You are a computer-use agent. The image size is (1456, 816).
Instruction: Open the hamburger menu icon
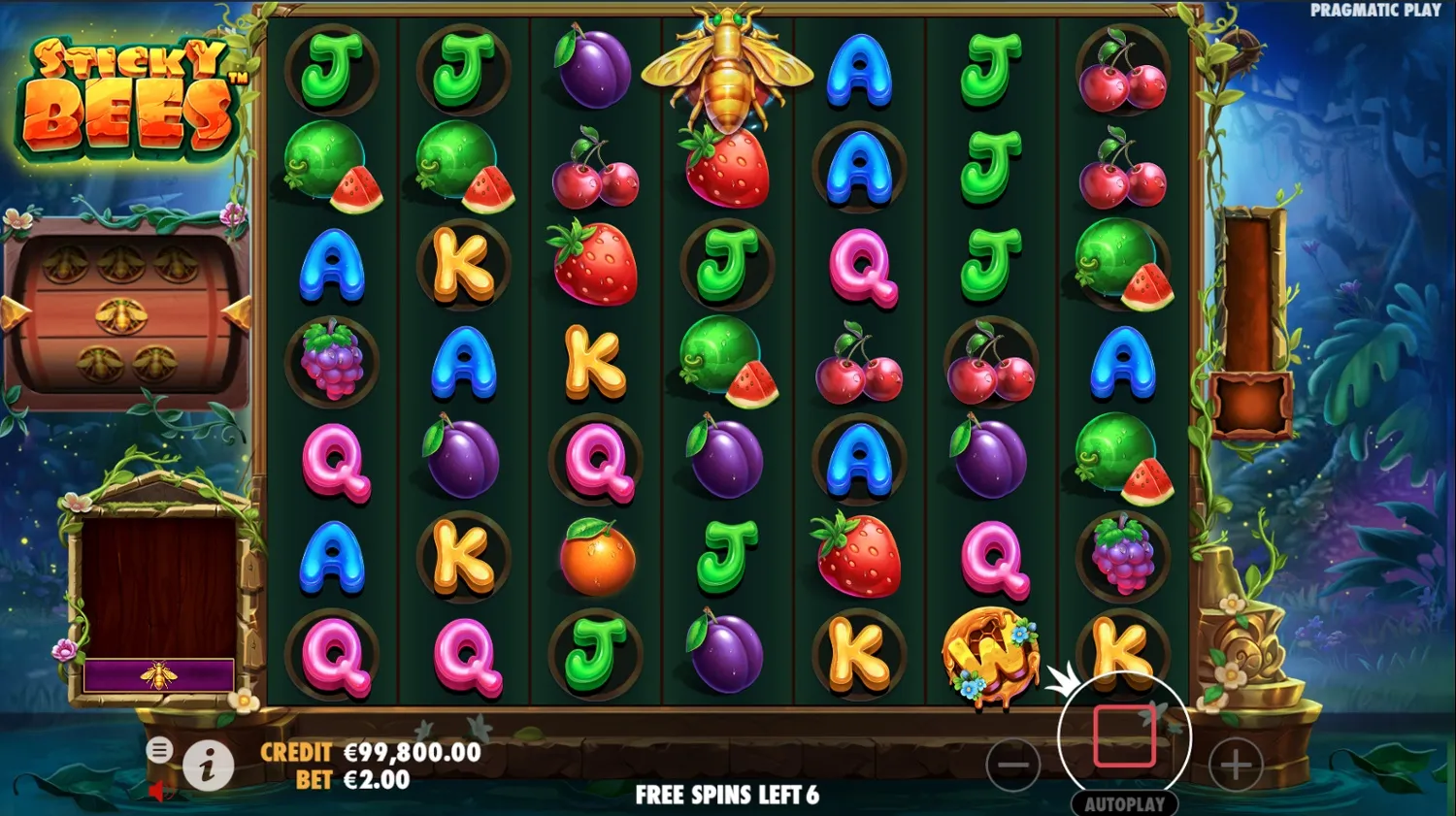(x=159, y=749)
